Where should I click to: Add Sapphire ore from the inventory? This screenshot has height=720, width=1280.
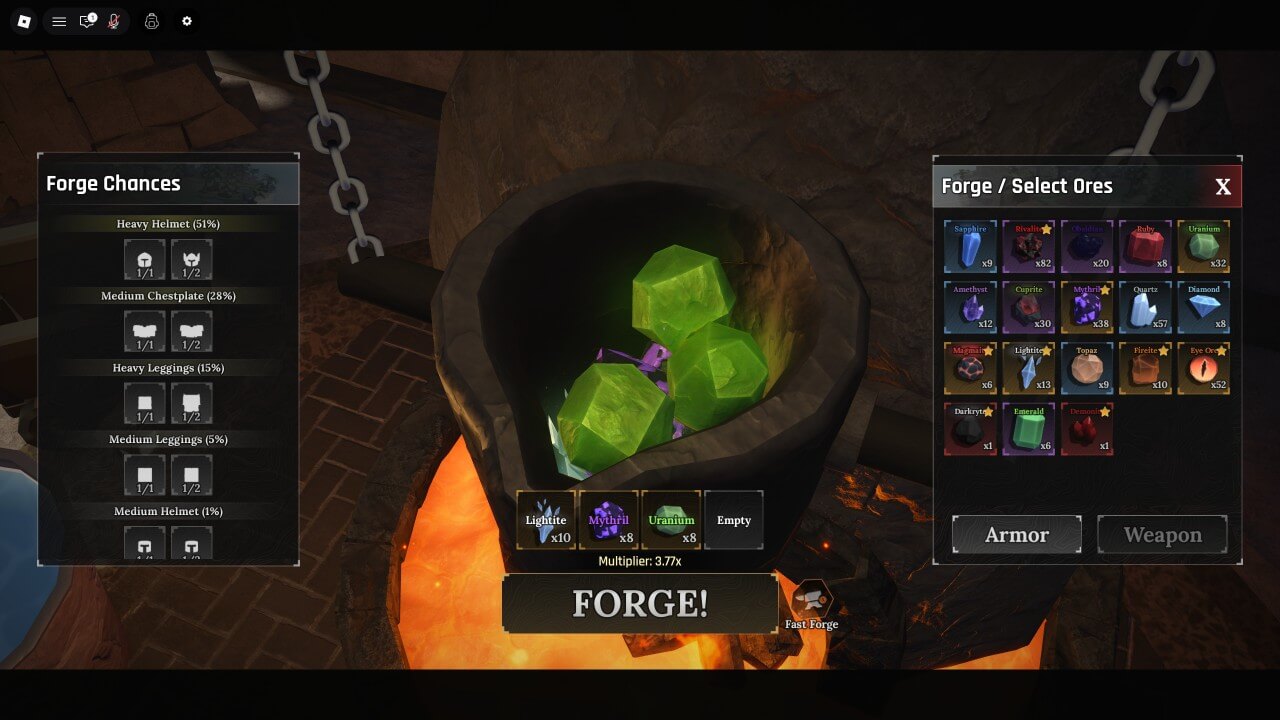tap(970, 247)
